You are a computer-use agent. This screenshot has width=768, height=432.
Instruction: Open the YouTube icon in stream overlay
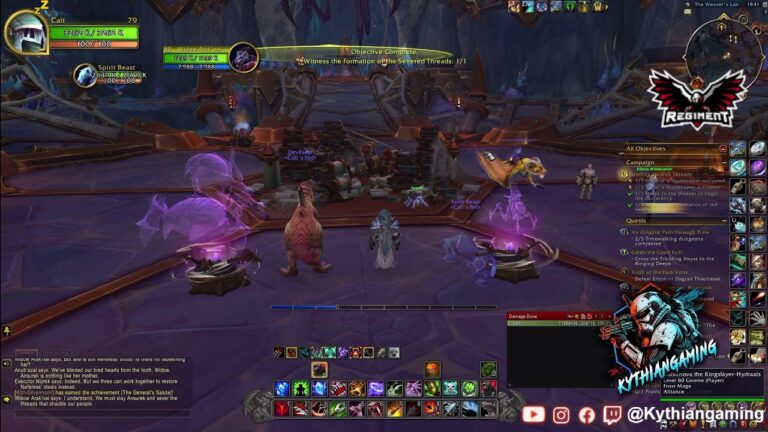point(533,413)
